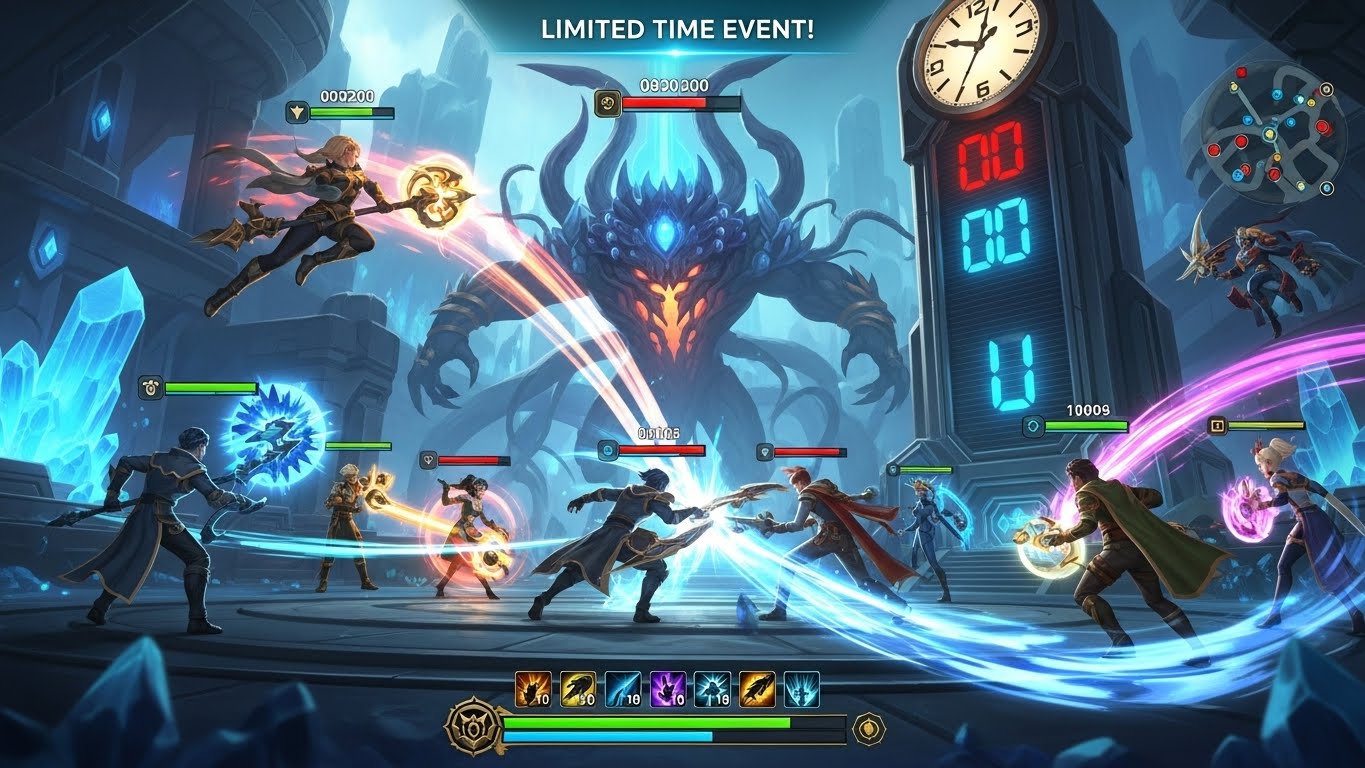Image resolution: width=1365 pixels, height=768 pixels.
Task: Select the rightmost ice ability without a cooldown number
Action: [x=801, y=687]
